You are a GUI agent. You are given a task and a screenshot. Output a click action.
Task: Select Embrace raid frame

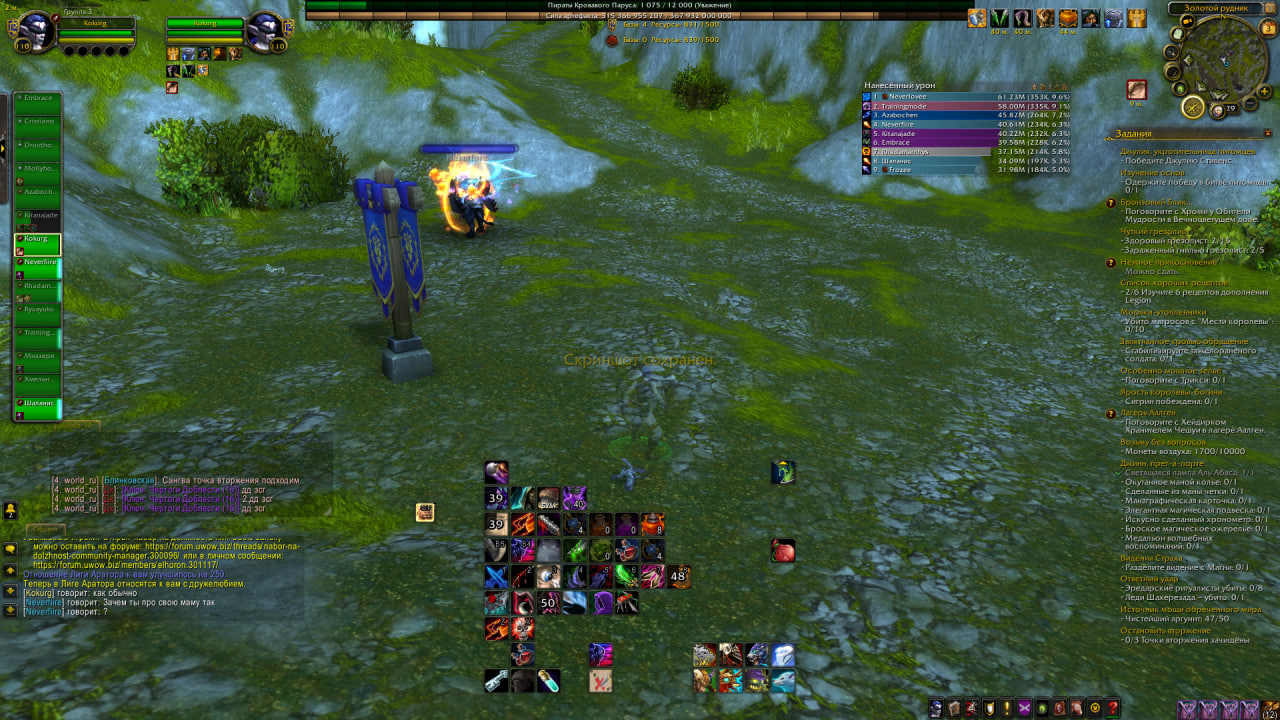point(38,103)
